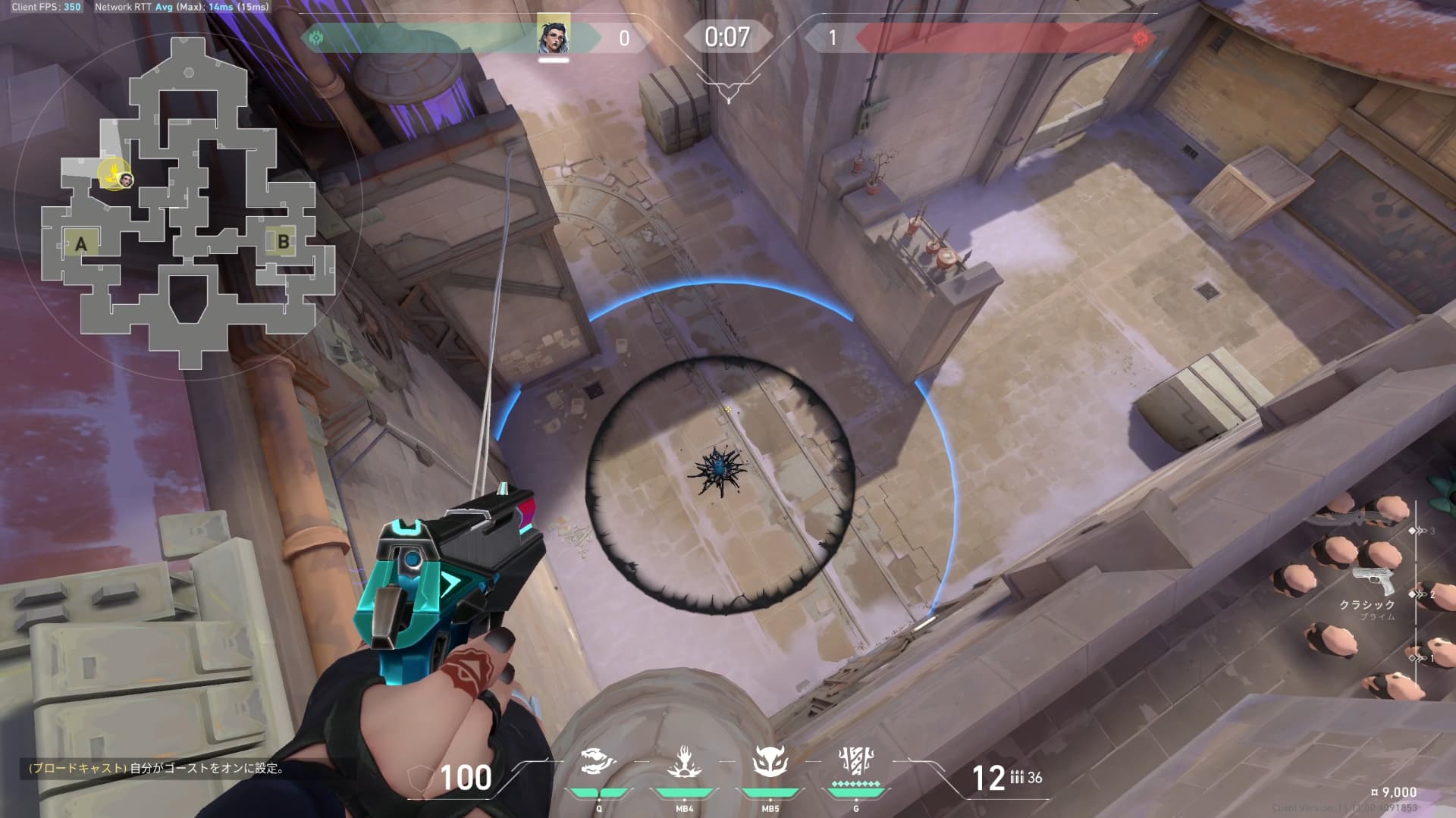Click the minimap in the corner
This screenshot has width=1456, height=818.
coord(188,201)
